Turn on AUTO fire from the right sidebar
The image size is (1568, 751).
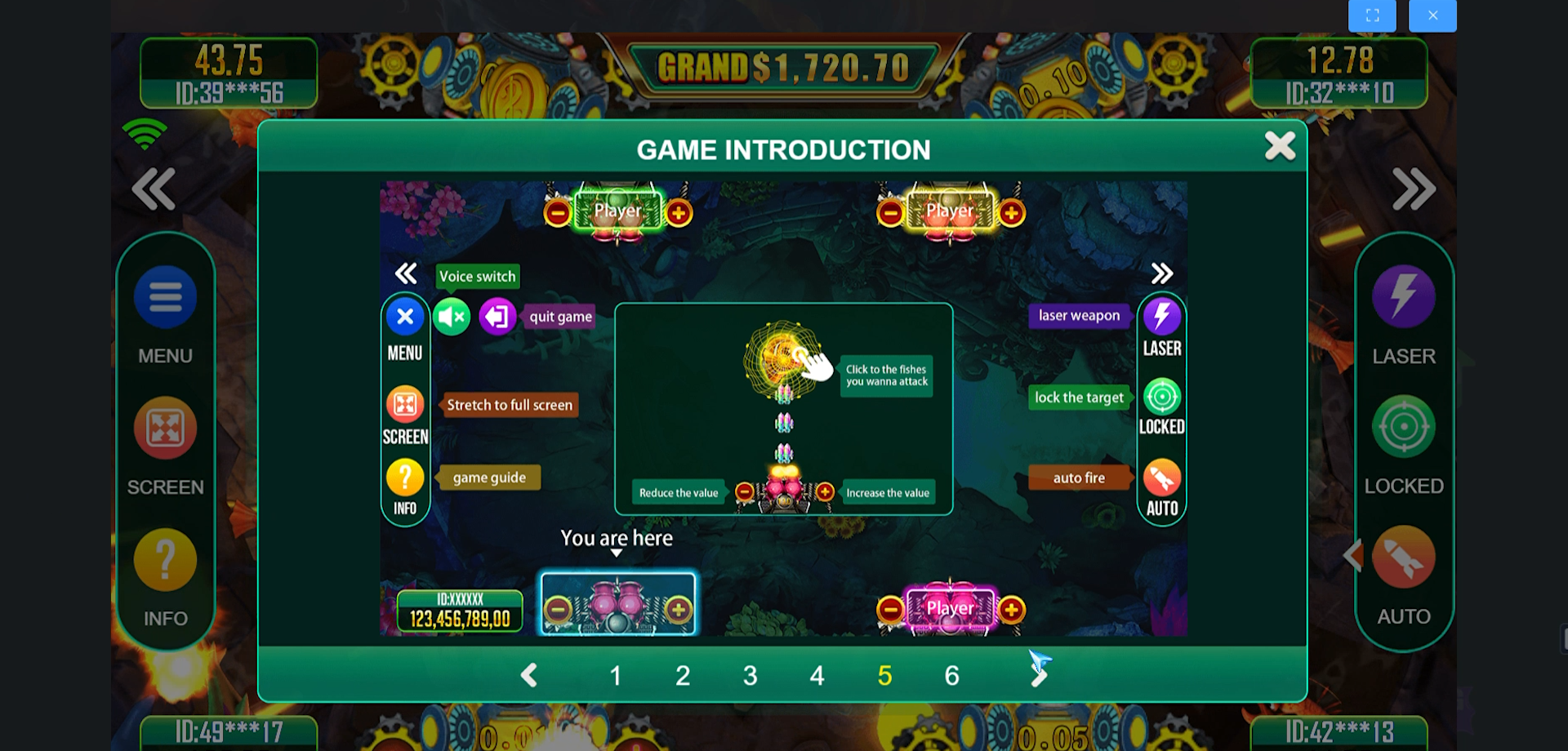coord(1403,558)
